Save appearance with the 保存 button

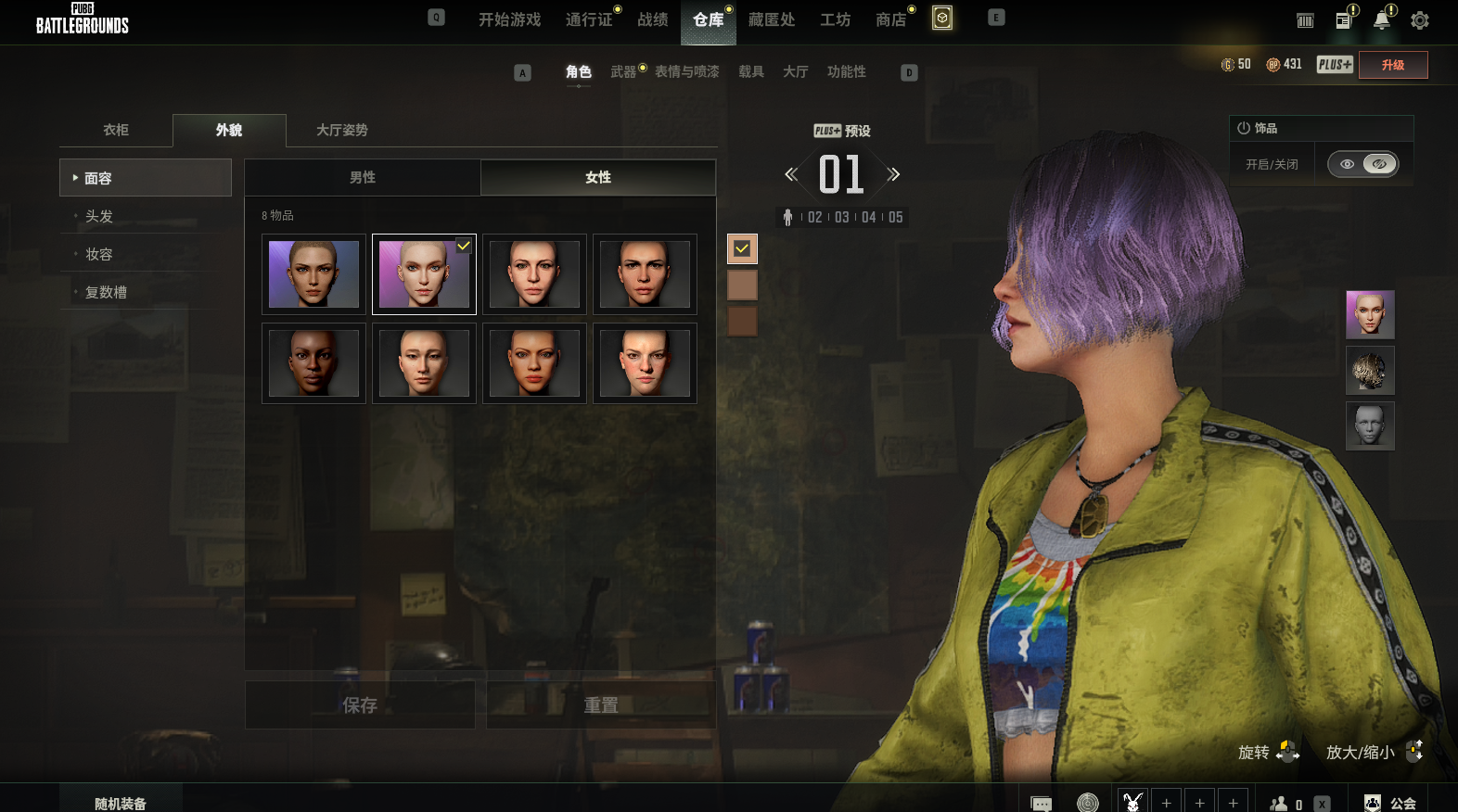pyautogui.click(x=360, y=705)
